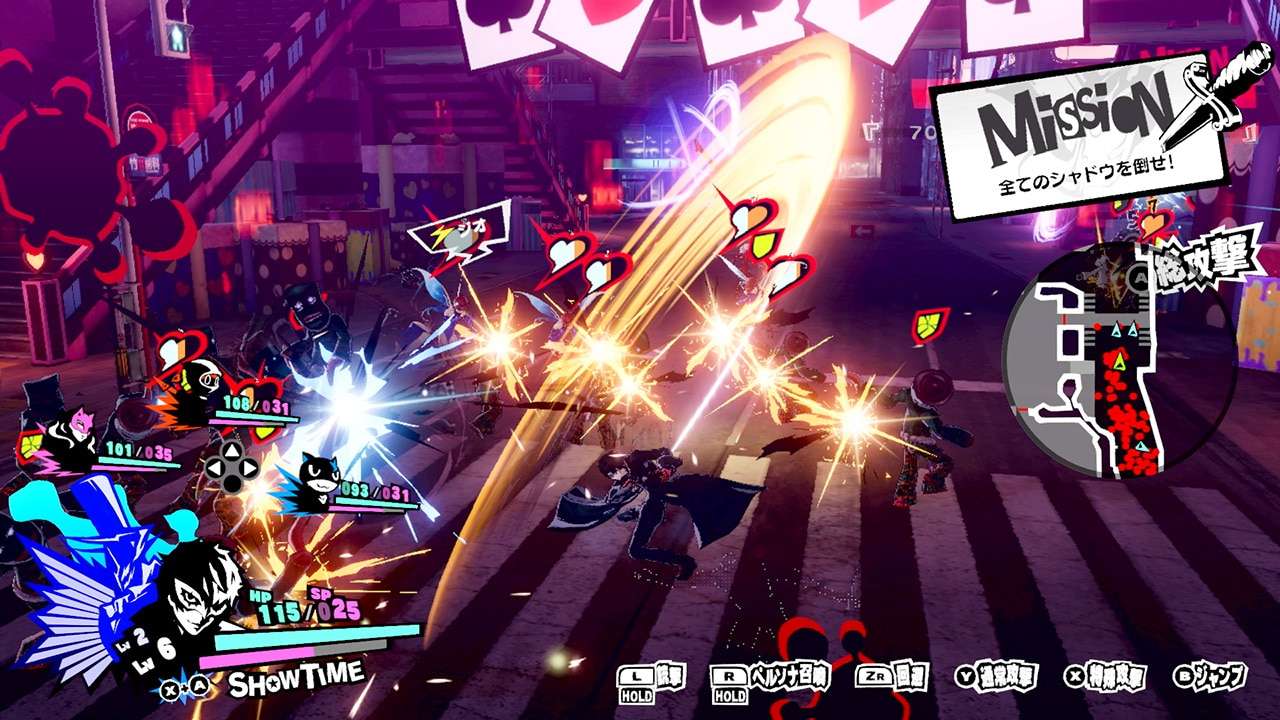Image resolution: width=1280 pixels, height=720 pixels.
Task: Expand the All-Out Attack (総攻撃) banner
Action: coord(1200,260)
